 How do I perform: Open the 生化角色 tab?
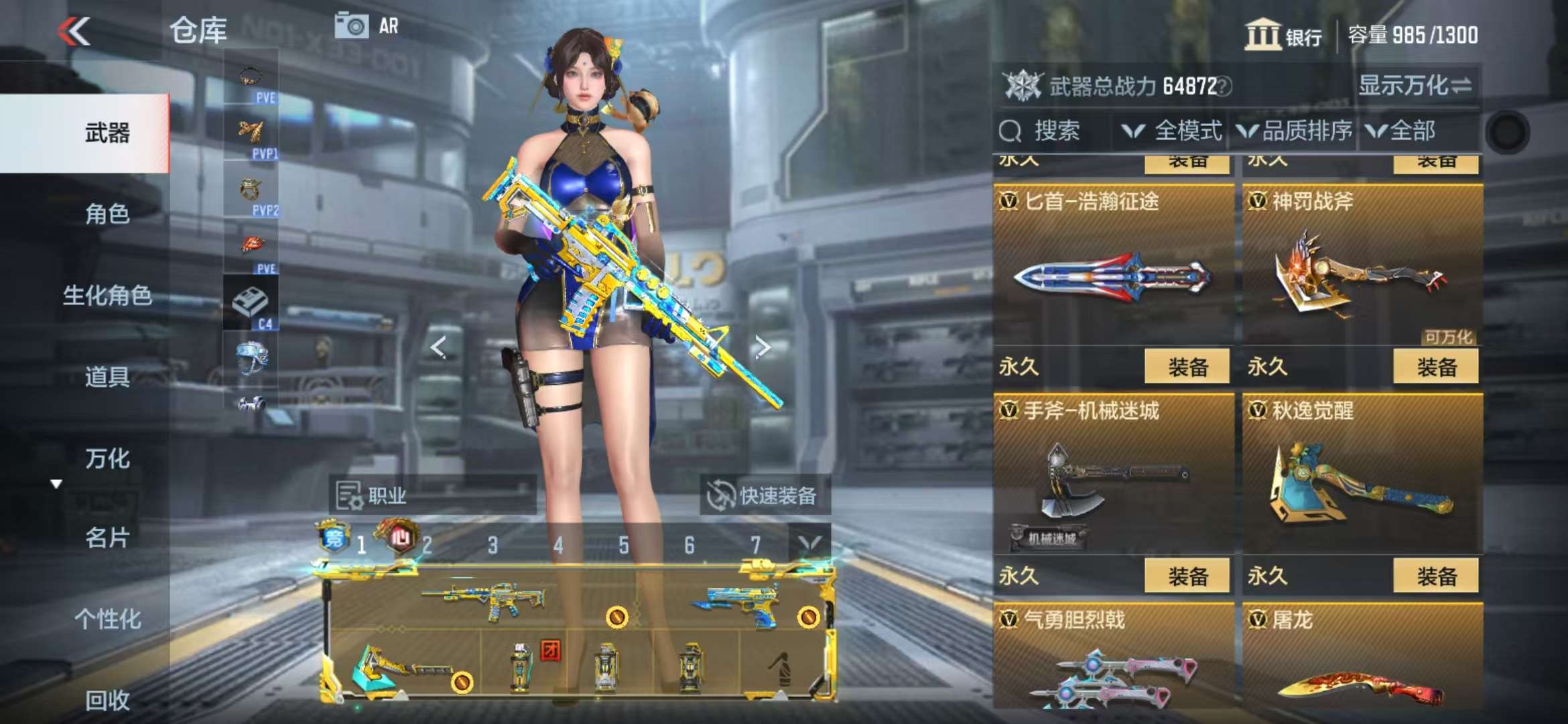(107, 295)
